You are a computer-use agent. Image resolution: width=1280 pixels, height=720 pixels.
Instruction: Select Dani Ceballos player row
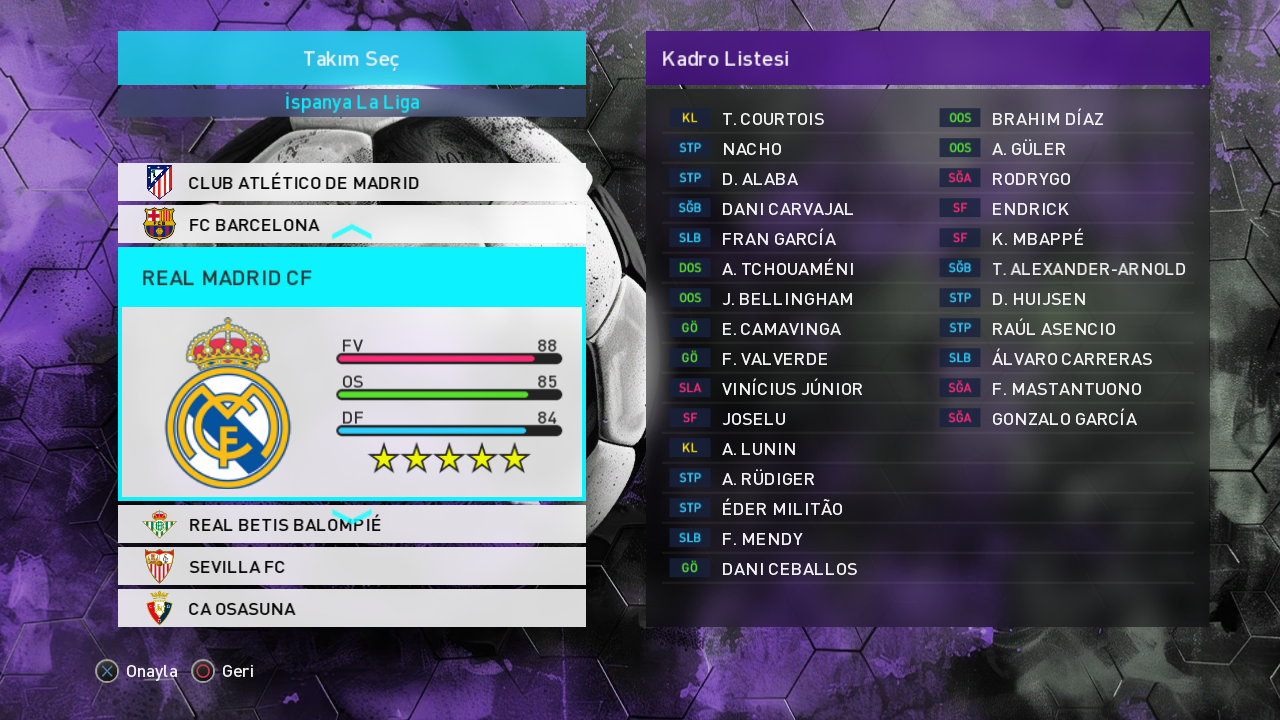pos(789,569)
